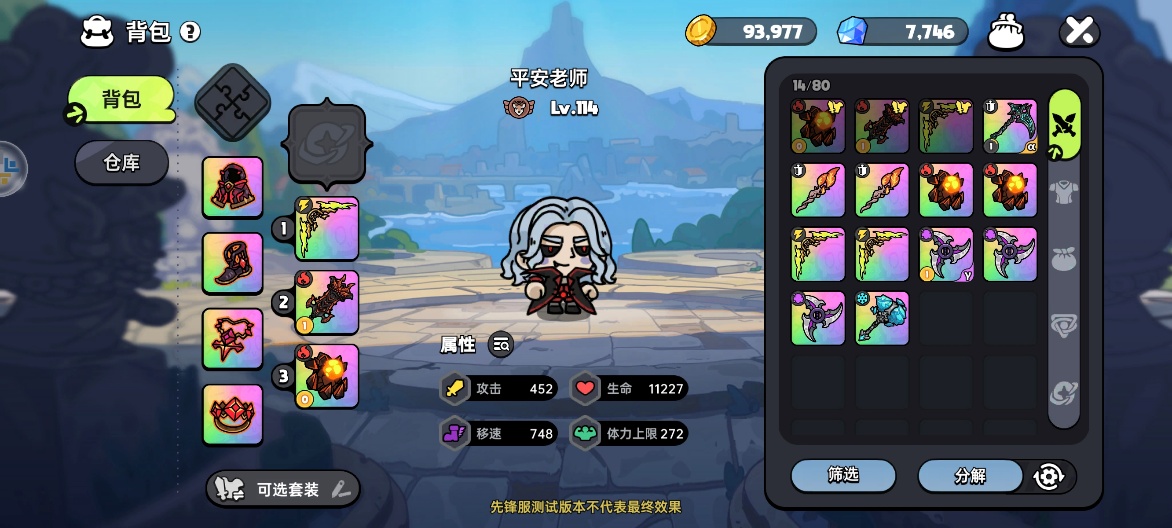Close the backpack screen
Viewport: 1172px width, 528px height.
click(1079, 31)
